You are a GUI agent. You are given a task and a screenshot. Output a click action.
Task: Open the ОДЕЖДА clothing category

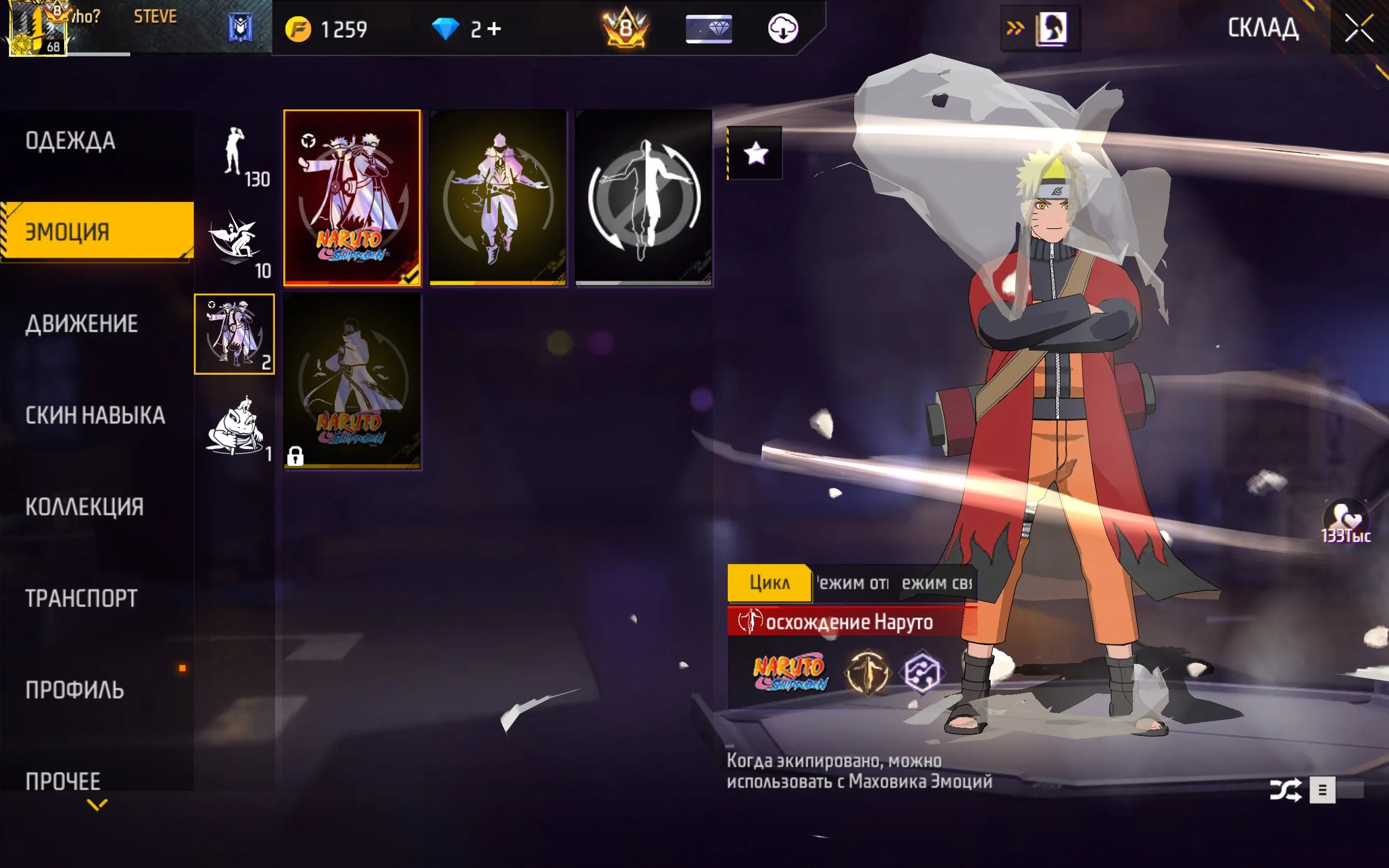pyautogui.click(x=70, y=141)
